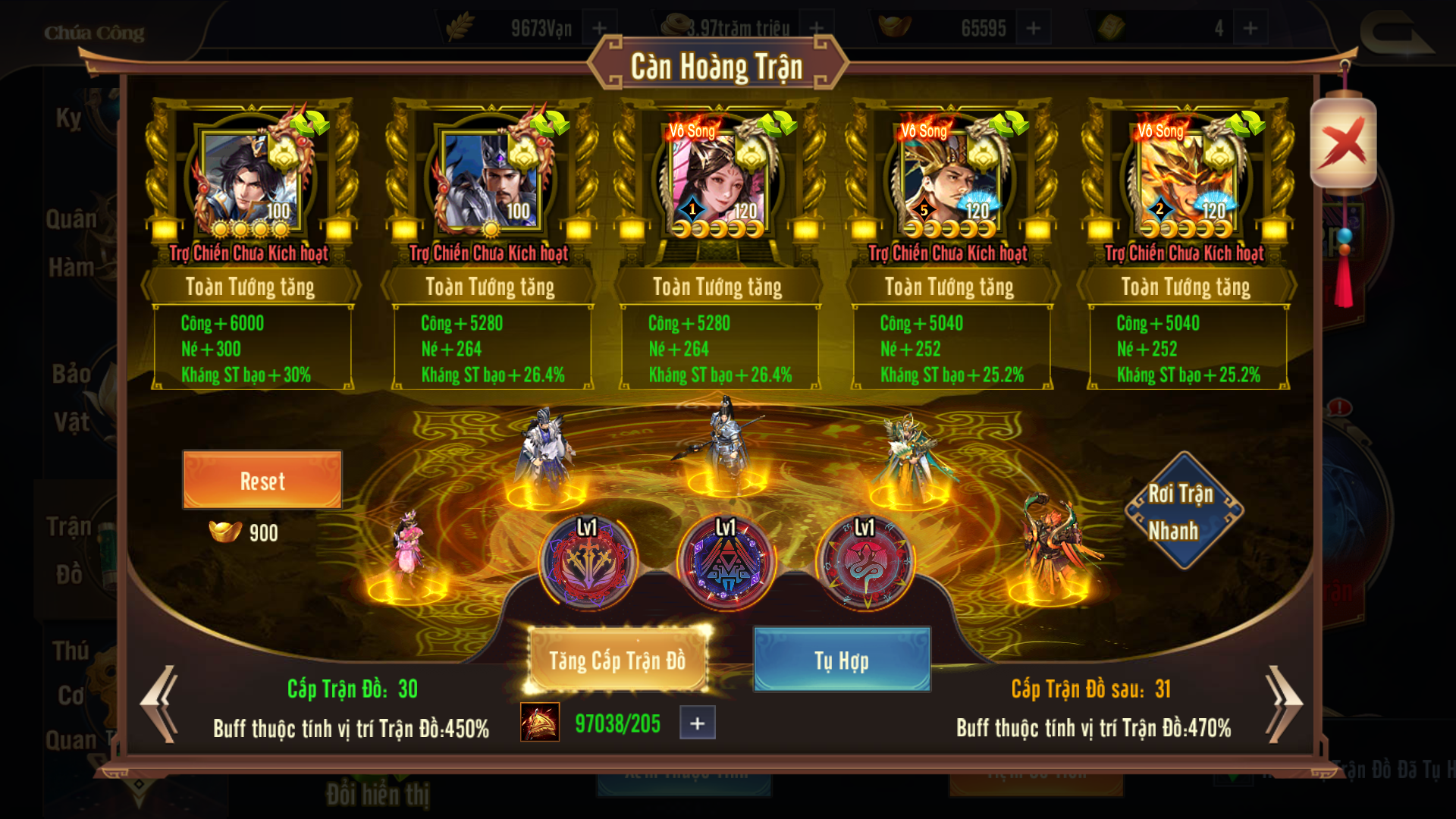The image size is (1456, 819).
Task: Choose the Rời Trận Nhanh diamond button
Action: click(1182, 511)
